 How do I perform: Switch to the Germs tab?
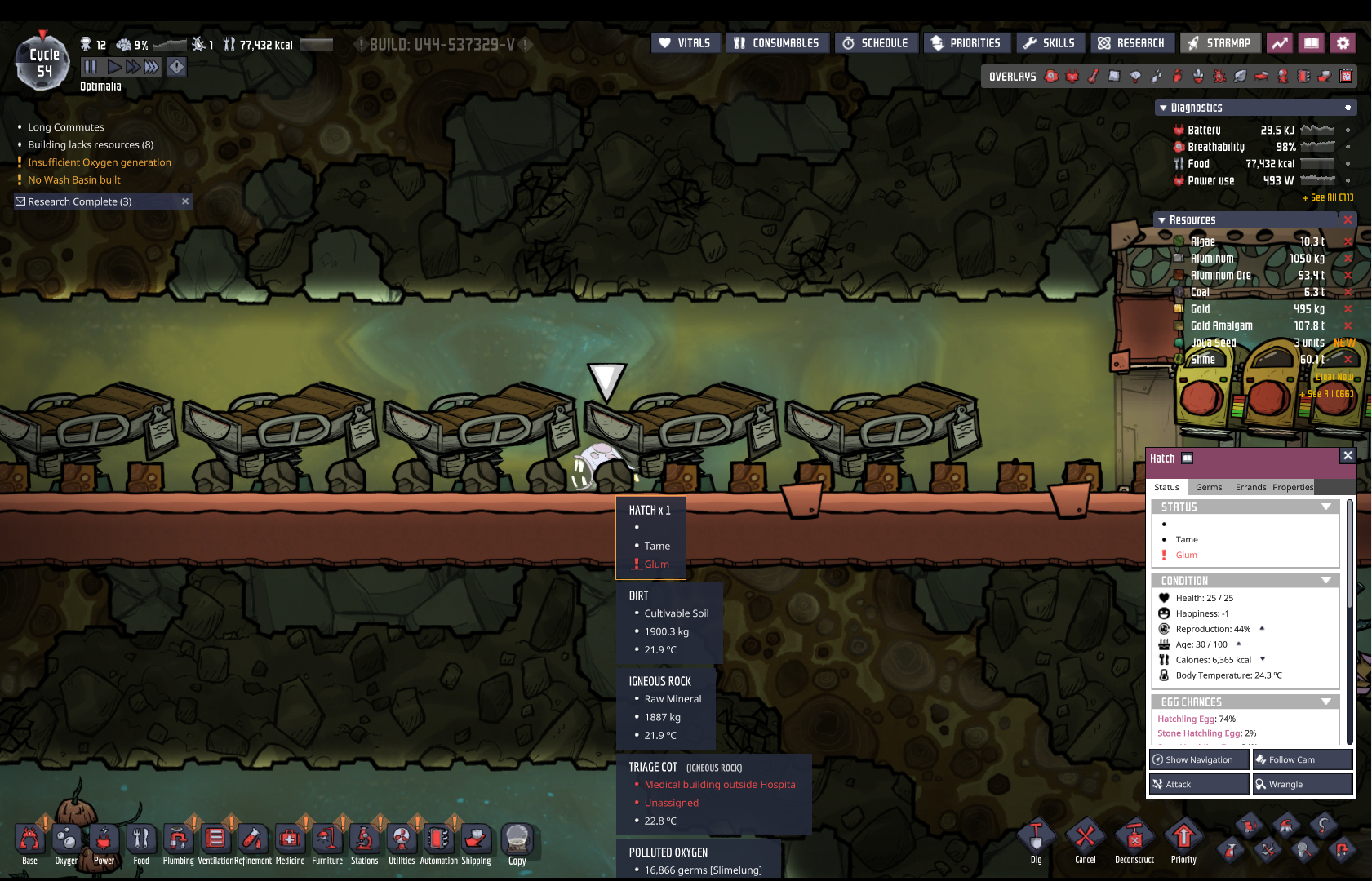point(1208,487)
